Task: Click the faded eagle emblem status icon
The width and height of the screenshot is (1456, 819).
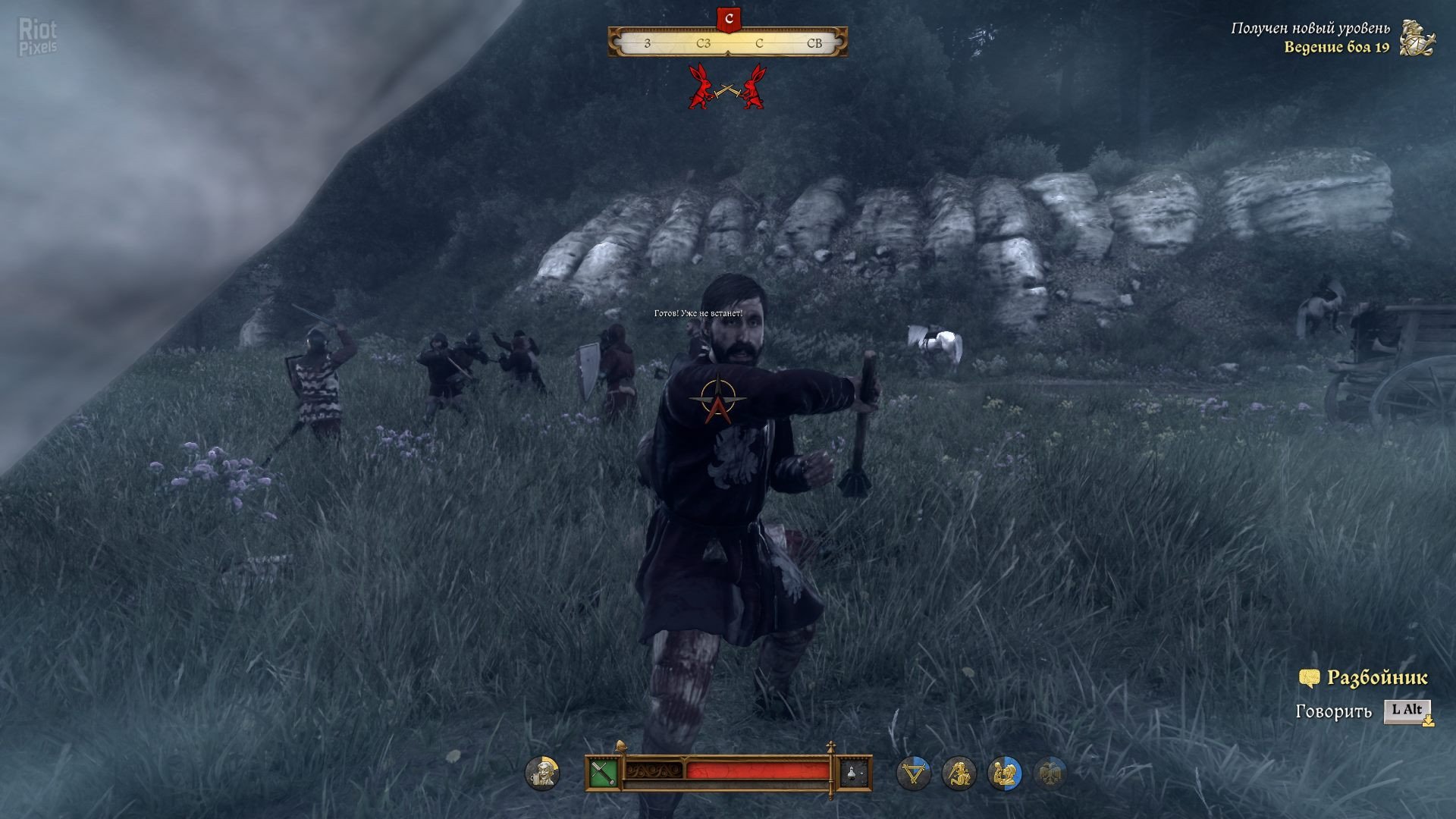Action: [x=1050, y=773]
